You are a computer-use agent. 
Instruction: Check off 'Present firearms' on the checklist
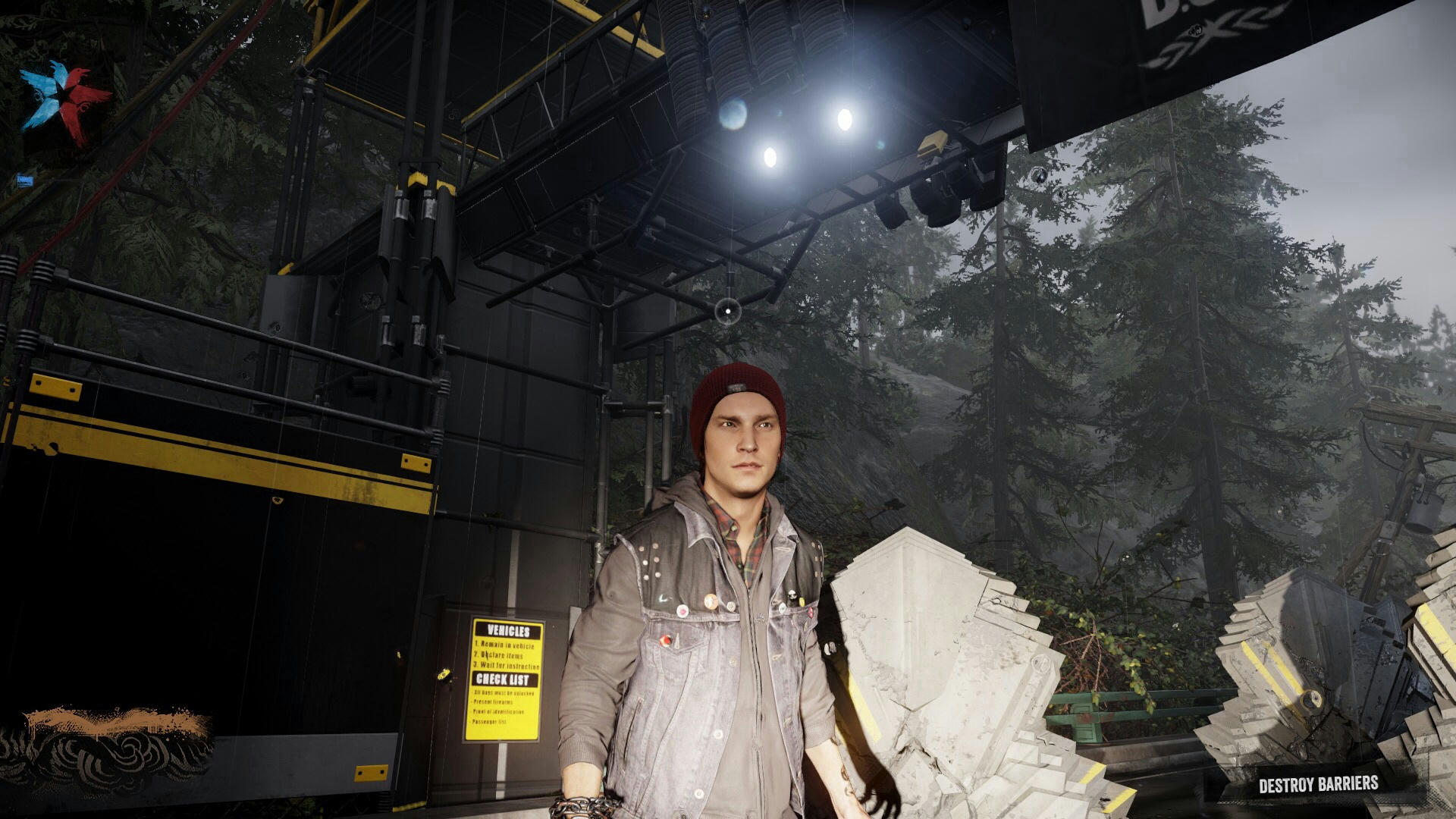point(494,701)
